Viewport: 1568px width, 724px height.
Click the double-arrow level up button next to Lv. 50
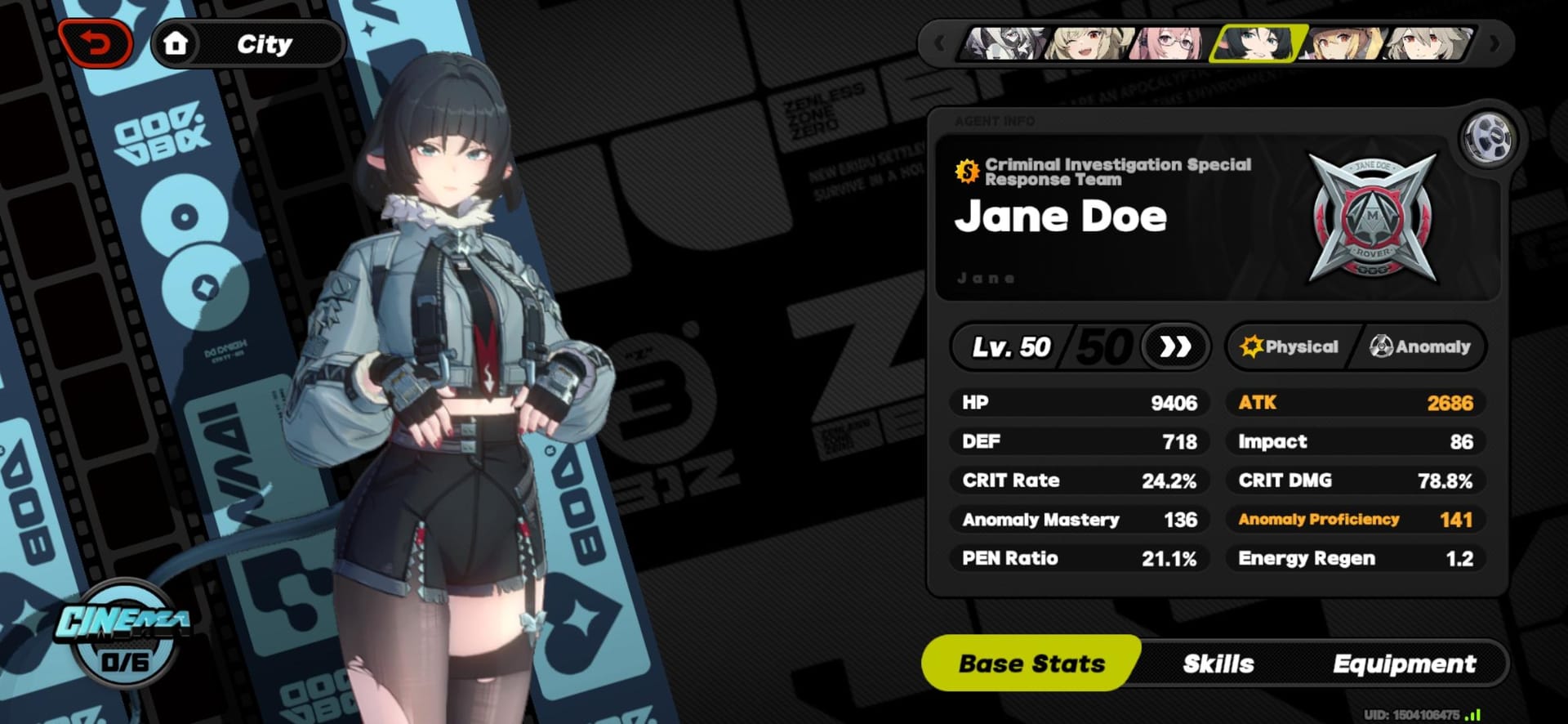tap(1174, 346)
